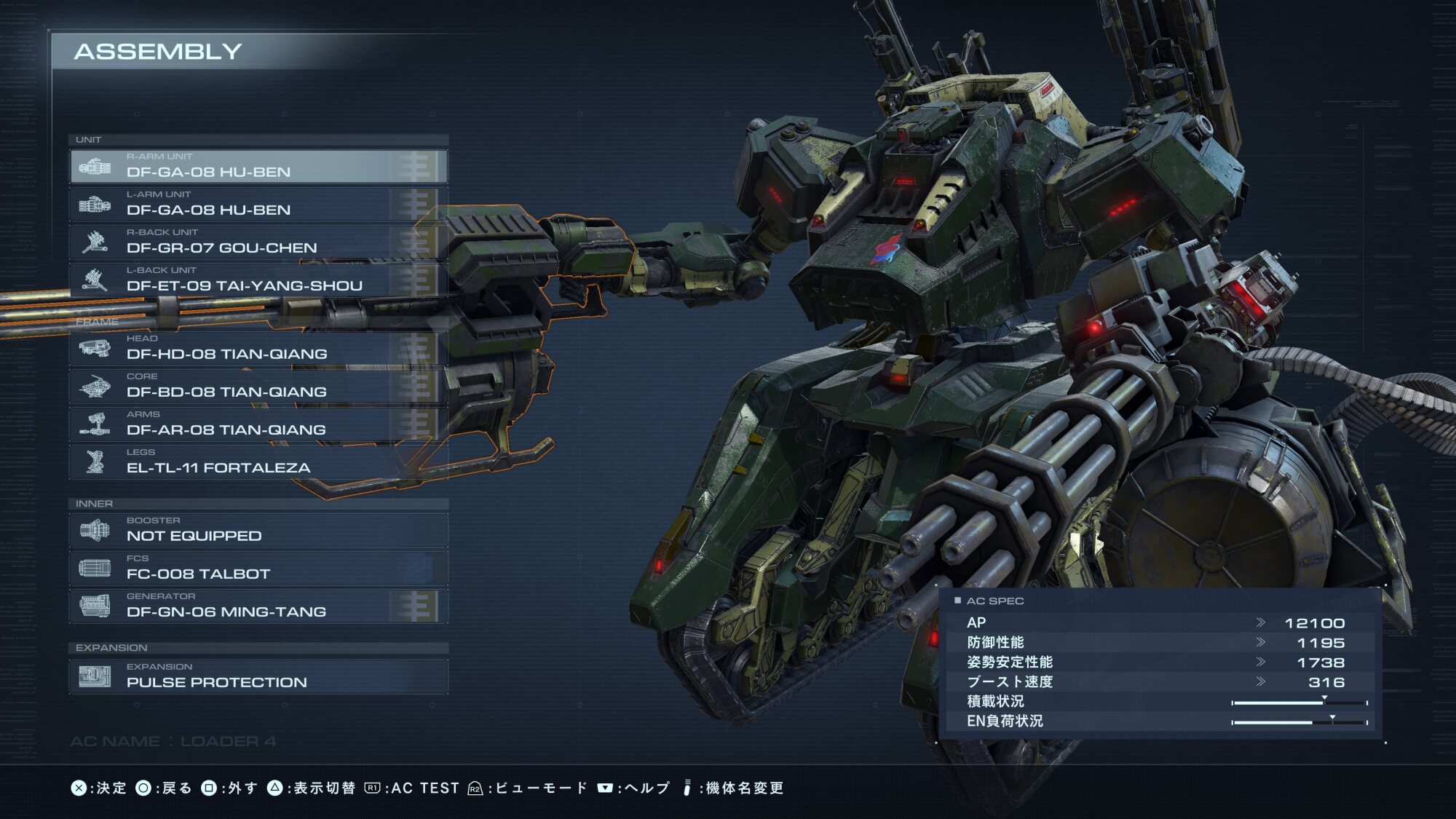Open the HEAD DF-HD-08 TIAN-QIANG slot

click(x=258, y=349)
